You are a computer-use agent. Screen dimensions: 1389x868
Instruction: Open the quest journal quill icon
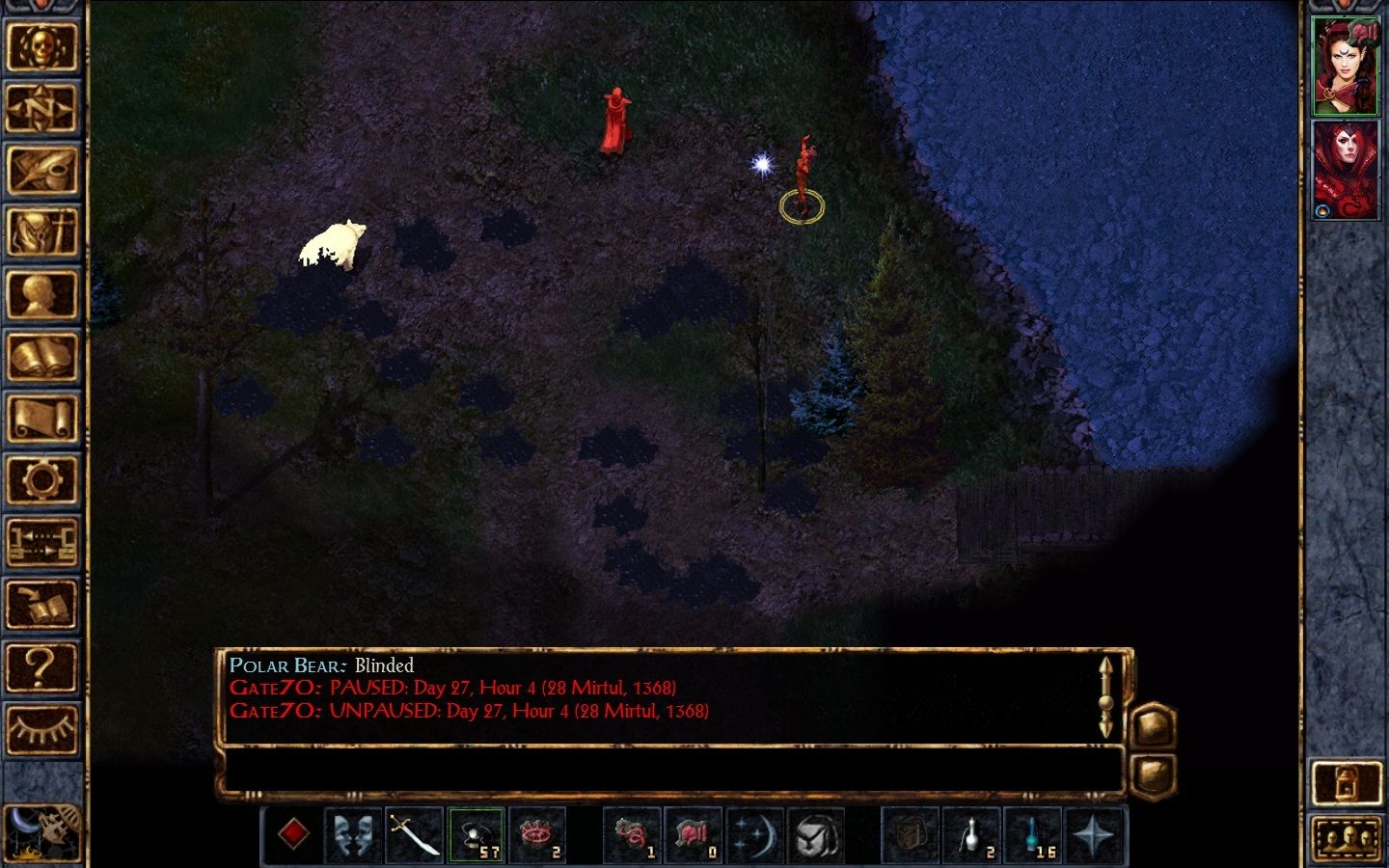[43, 170]
